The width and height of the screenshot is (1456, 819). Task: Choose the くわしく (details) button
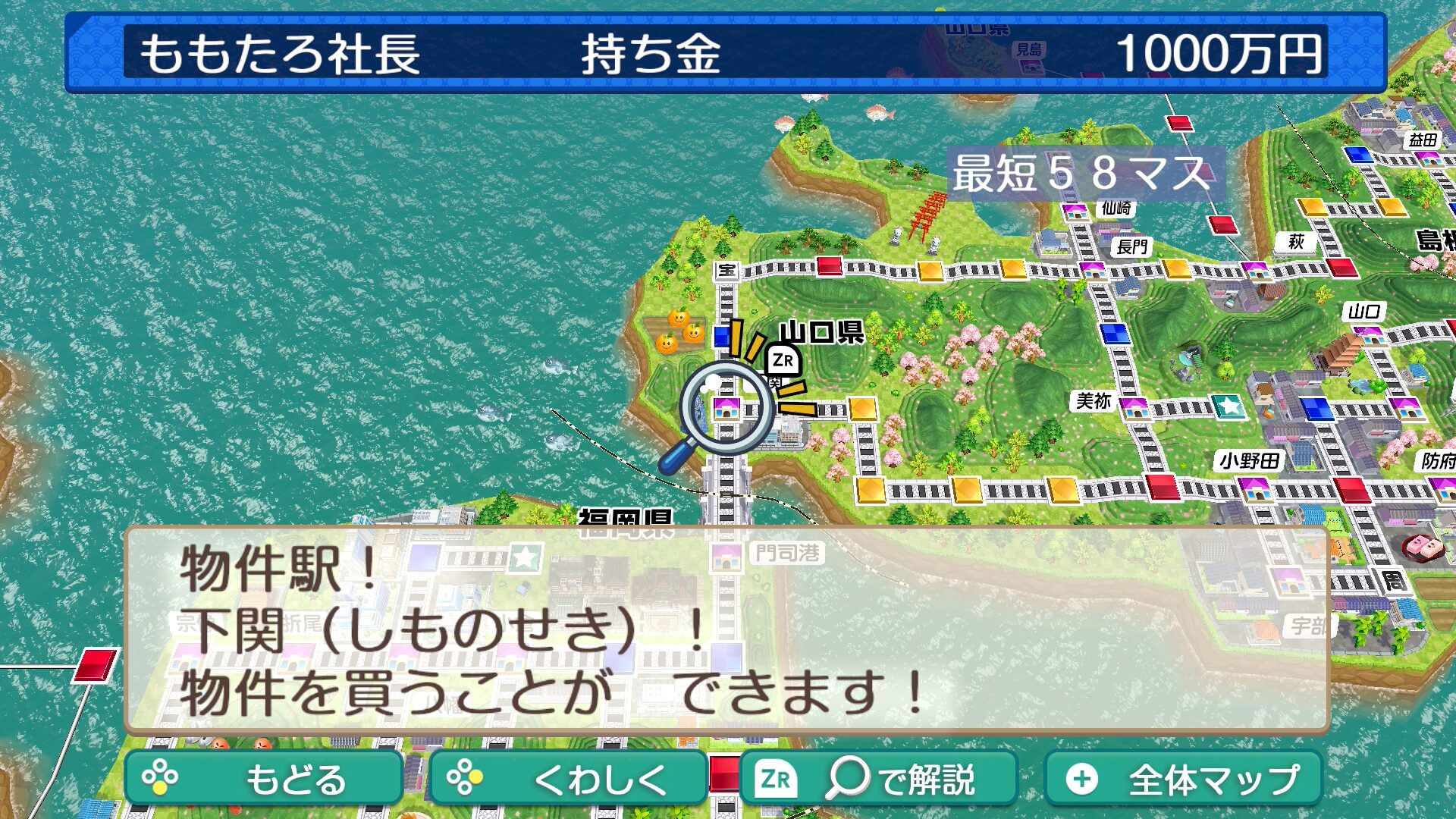pyautogui.click(x=568, y=779)
